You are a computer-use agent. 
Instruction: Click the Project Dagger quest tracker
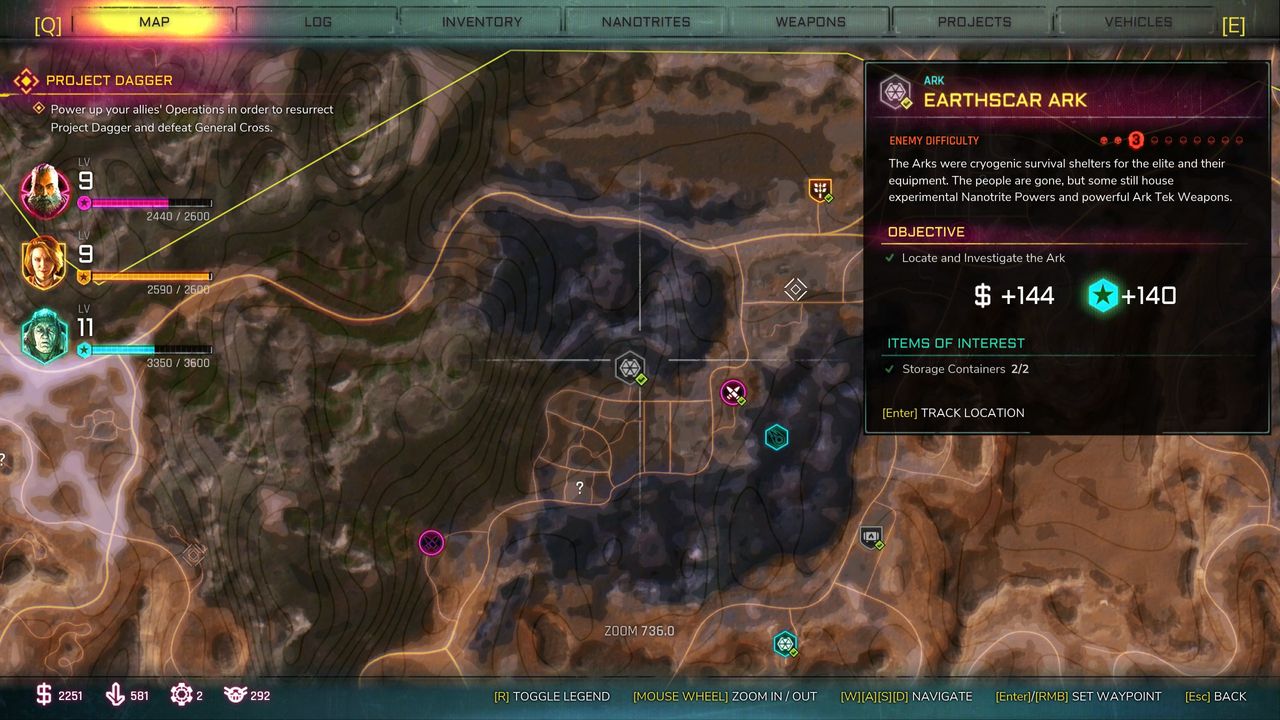(109, 80)
